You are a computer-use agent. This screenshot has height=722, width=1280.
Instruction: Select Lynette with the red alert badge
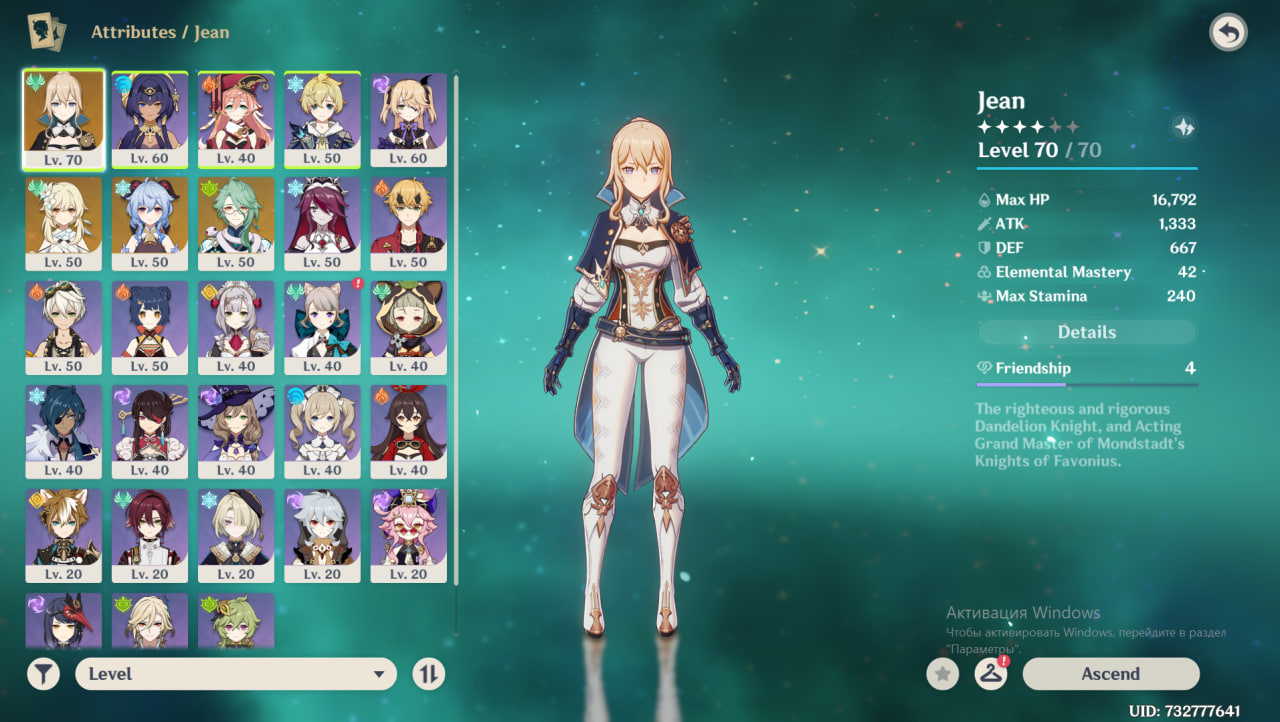322,326
